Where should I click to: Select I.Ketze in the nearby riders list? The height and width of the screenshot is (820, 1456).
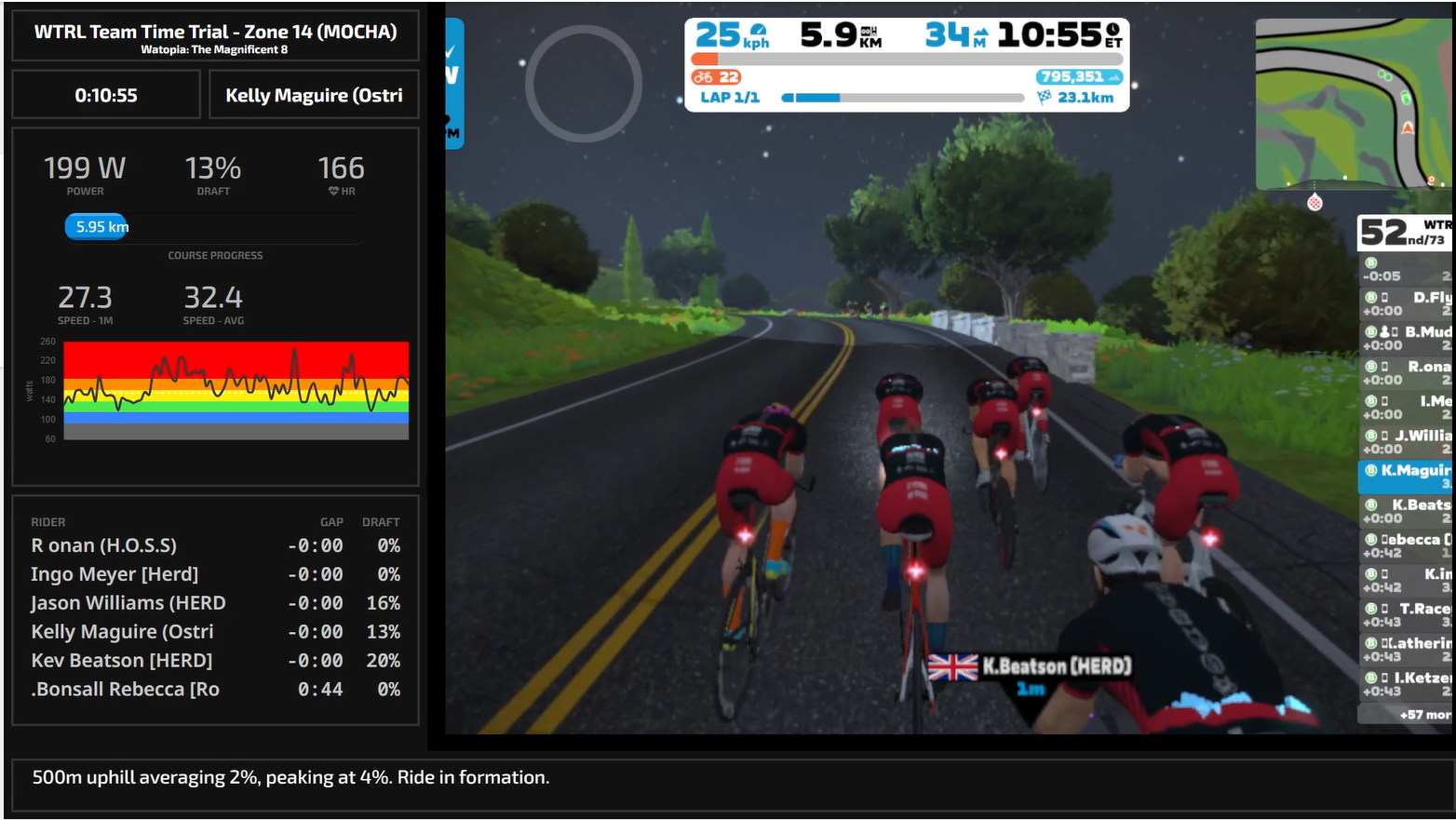tap(1408, 684)
